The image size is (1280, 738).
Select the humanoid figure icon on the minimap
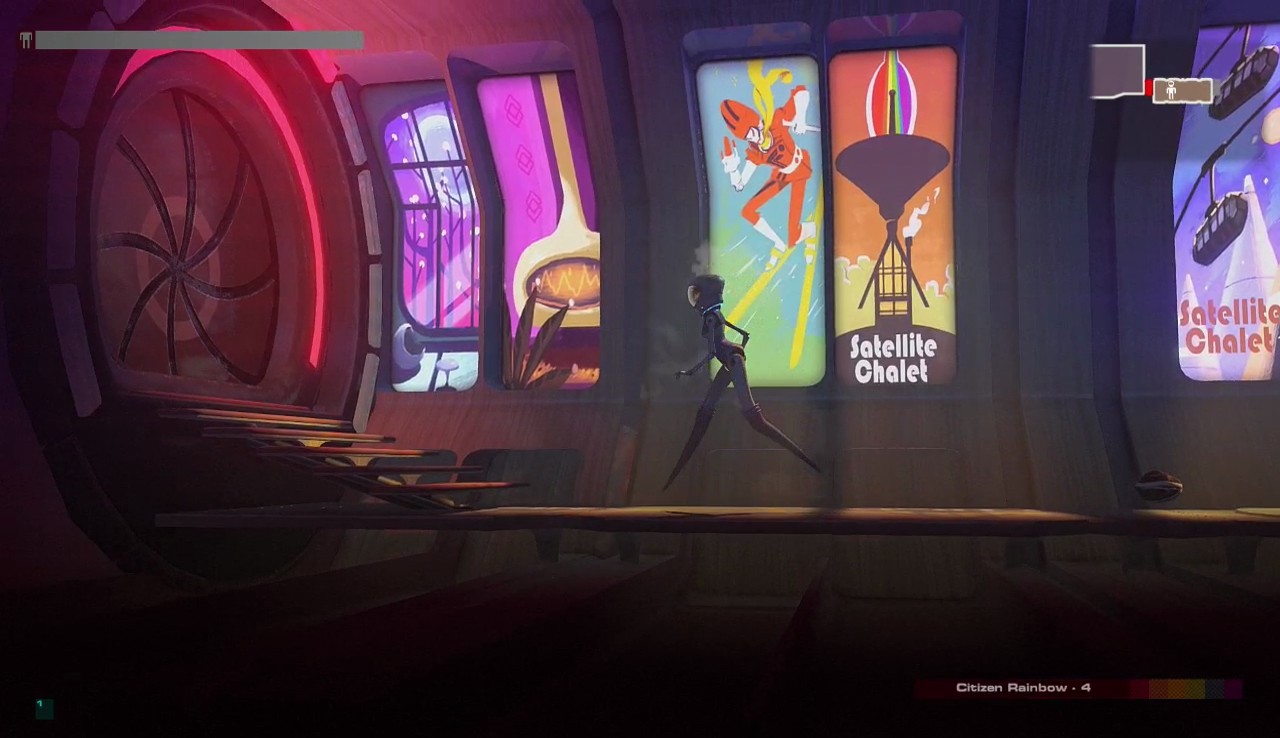(x=1172, y=89)
